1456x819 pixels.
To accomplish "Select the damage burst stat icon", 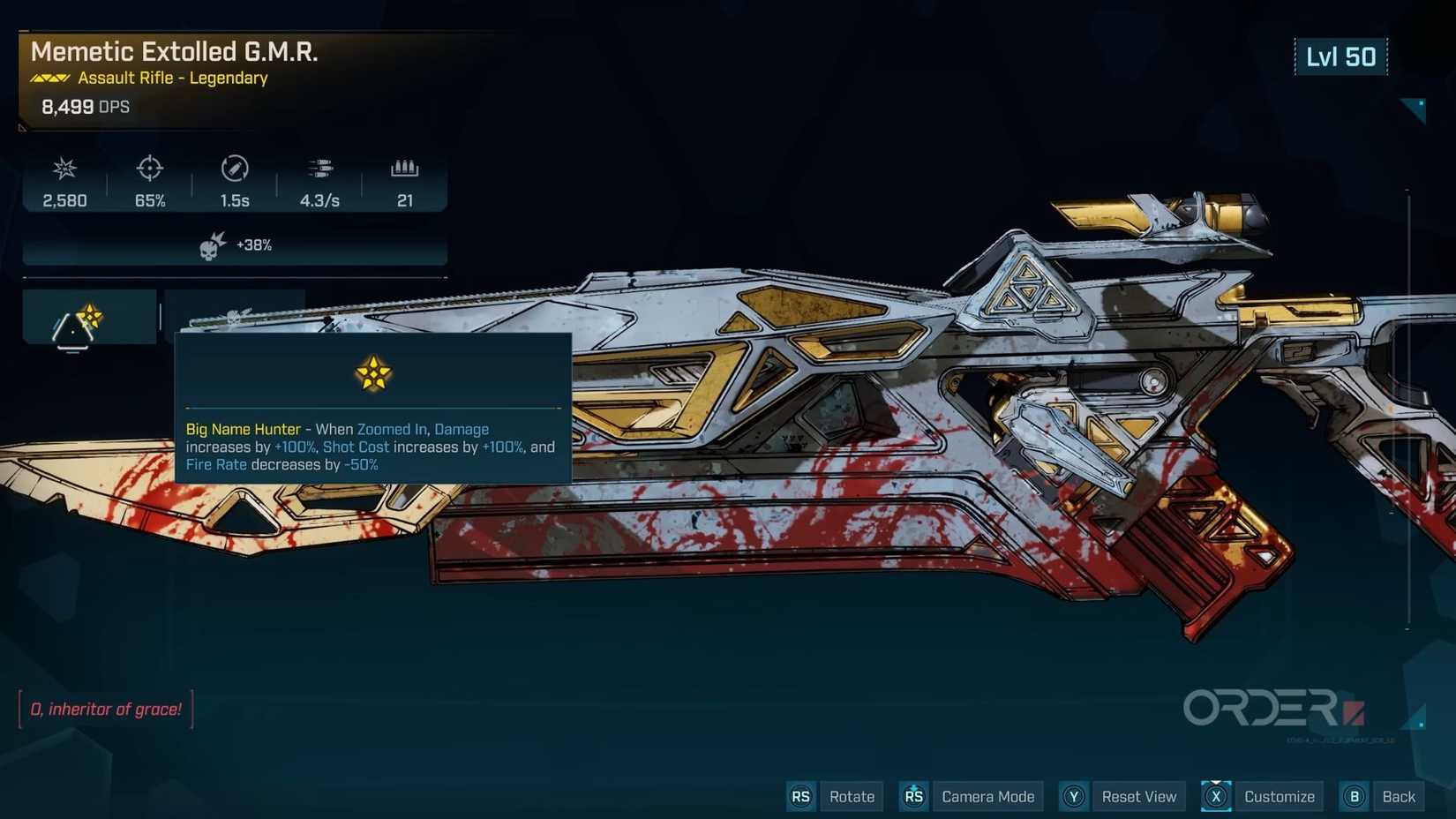I will [63, 169].
